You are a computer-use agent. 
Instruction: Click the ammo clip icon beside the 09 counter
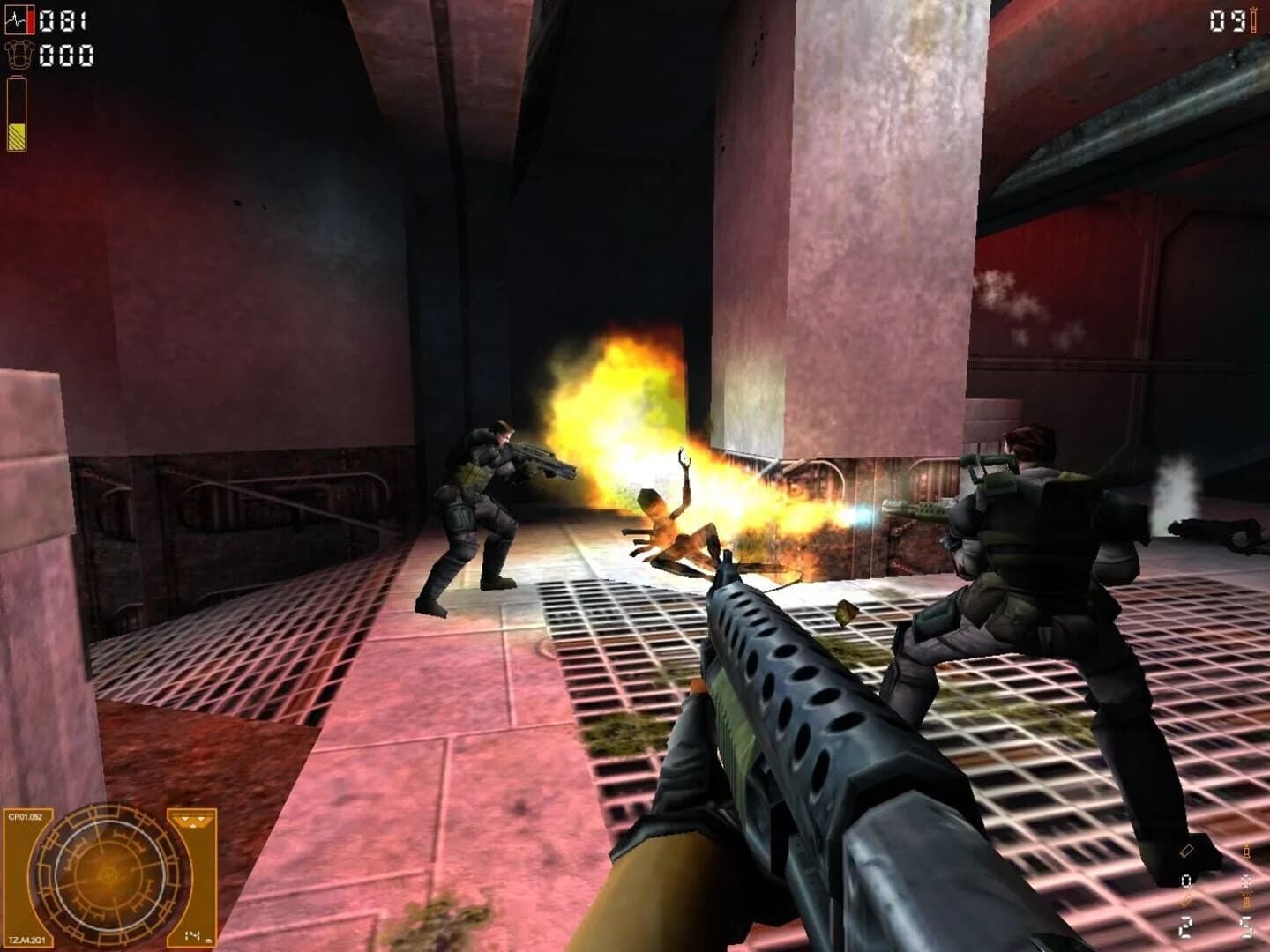pos(1254,20)
